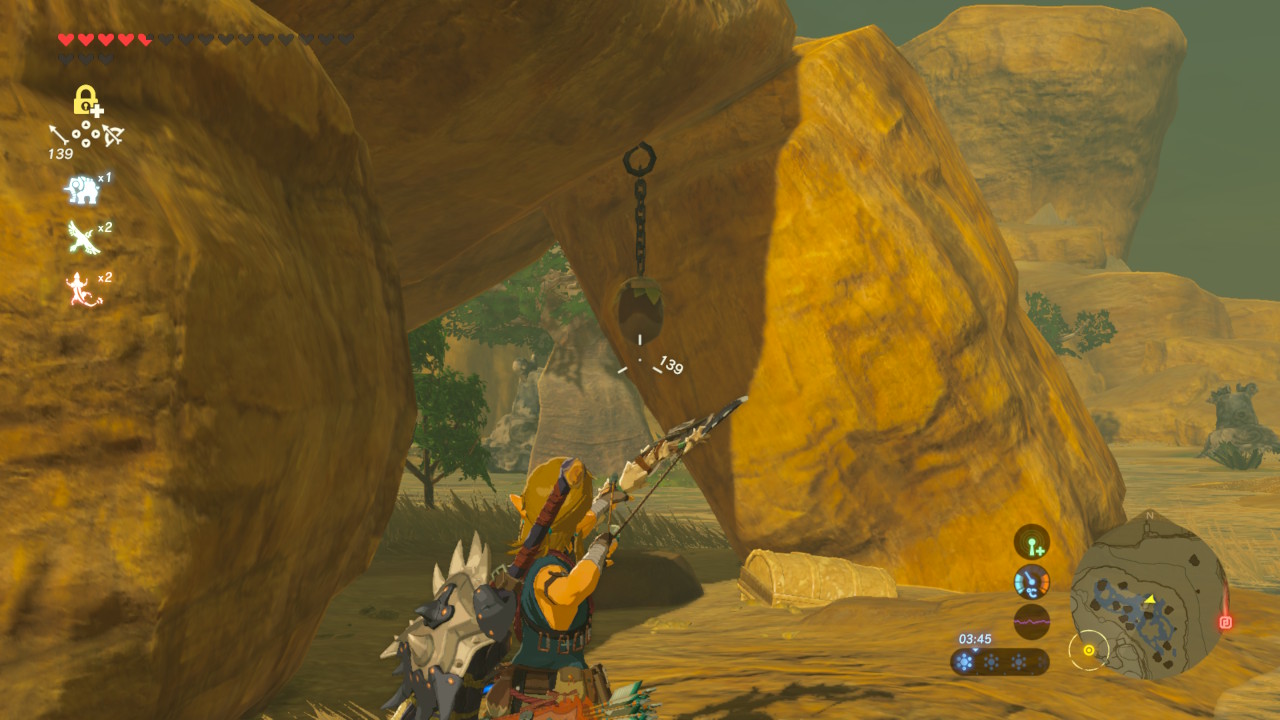Activate the bird champion ability icon
This screenshot has width=1280, height=720.
coord(82,238)
